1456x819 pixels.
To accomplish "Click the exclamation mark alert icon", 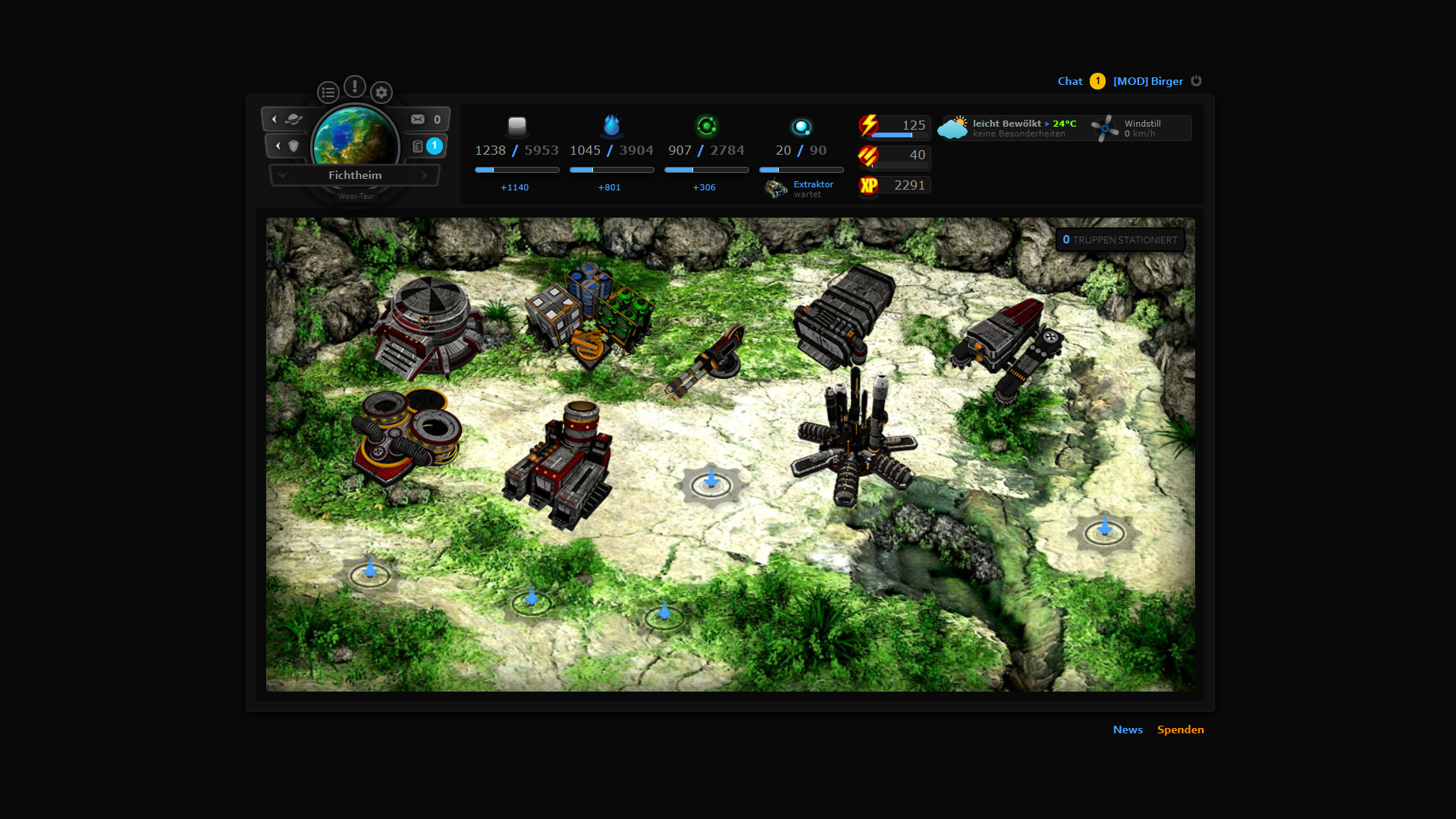I will click(x=354, y=86).
